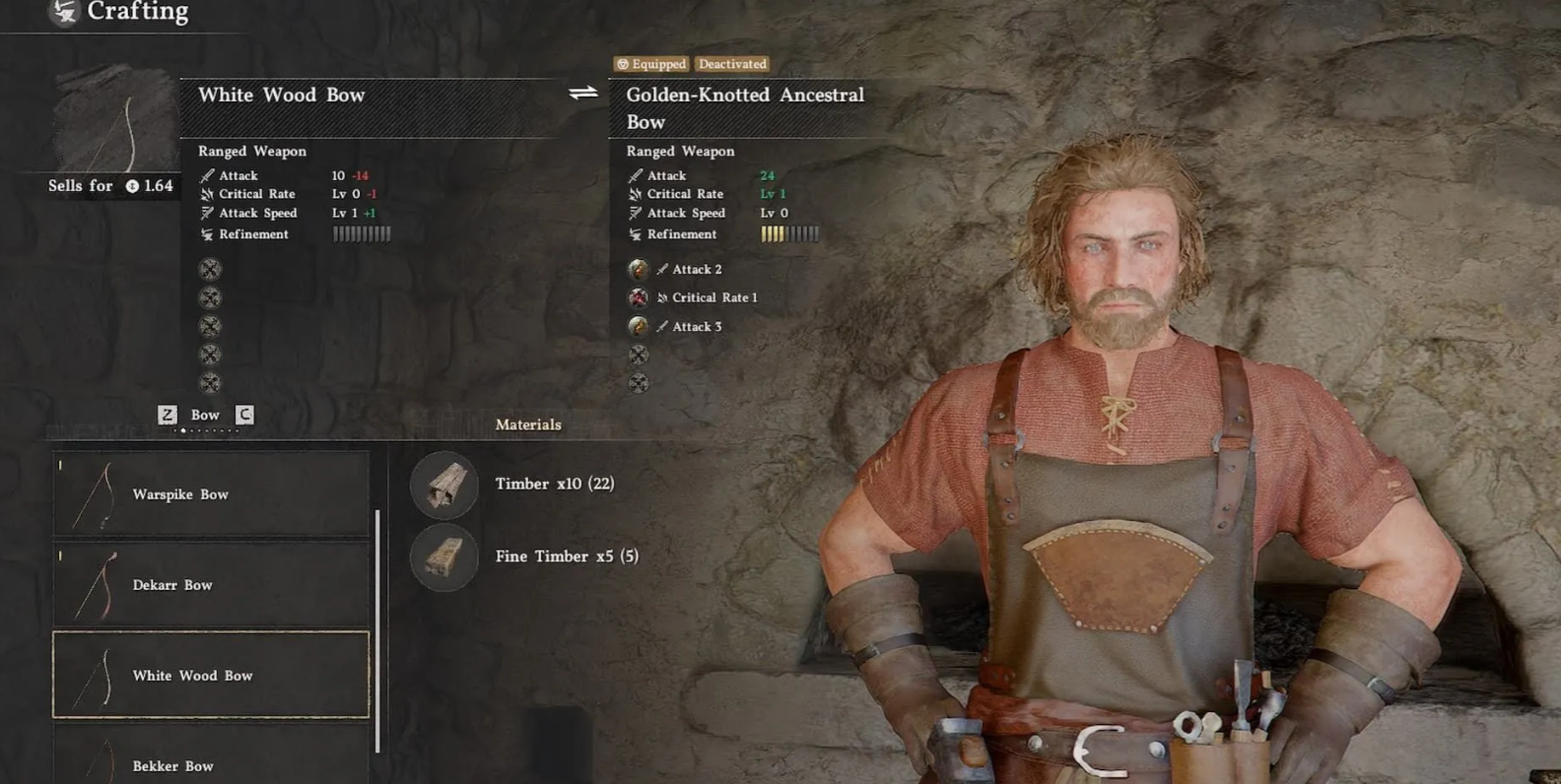Select the Critical Rate 1 socket gem
The image size is (1561, 784).
(639, 297)
